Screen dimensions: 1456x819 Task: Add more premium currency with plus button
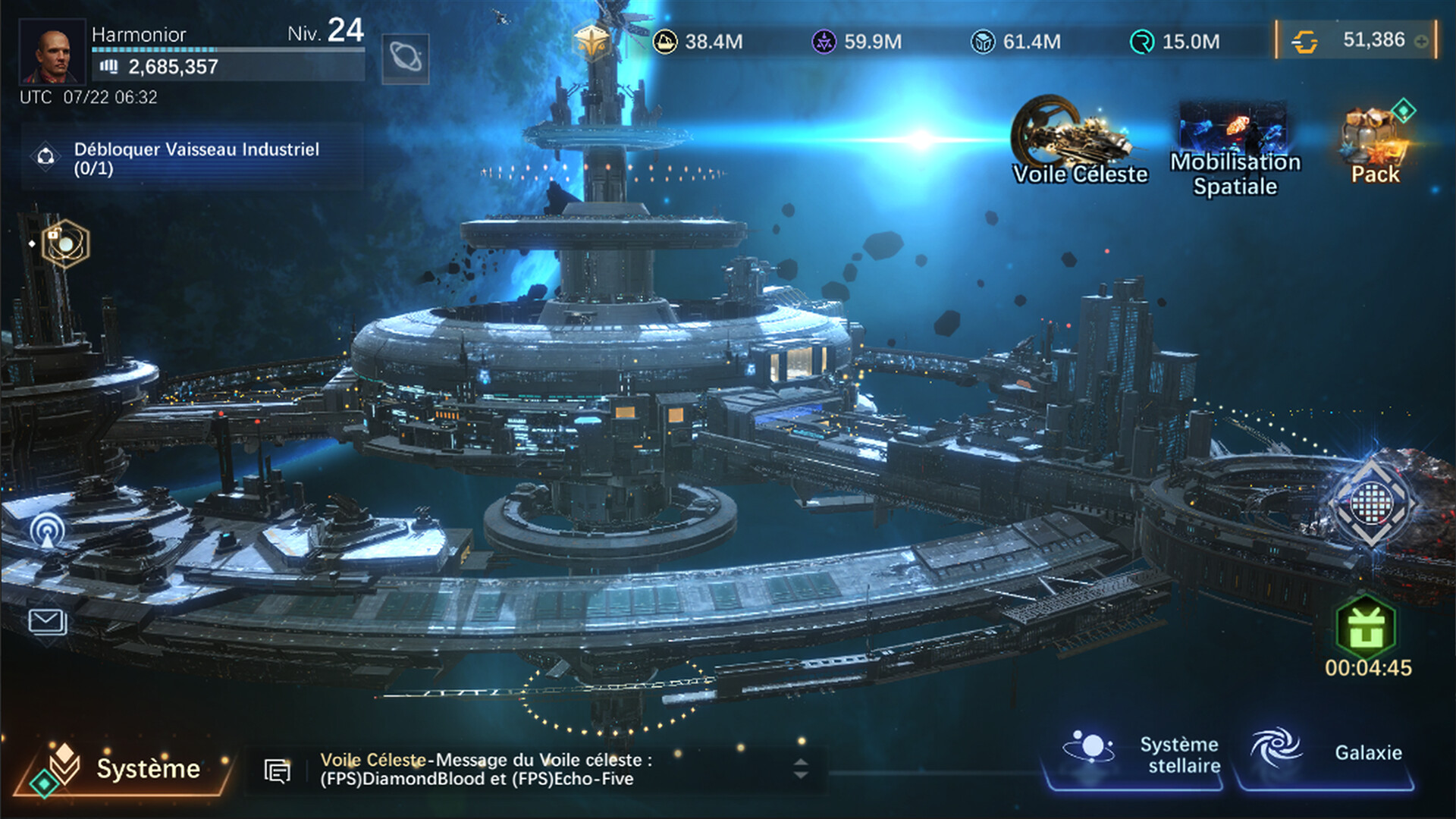pyautogui.click(x=1422, y=42)
